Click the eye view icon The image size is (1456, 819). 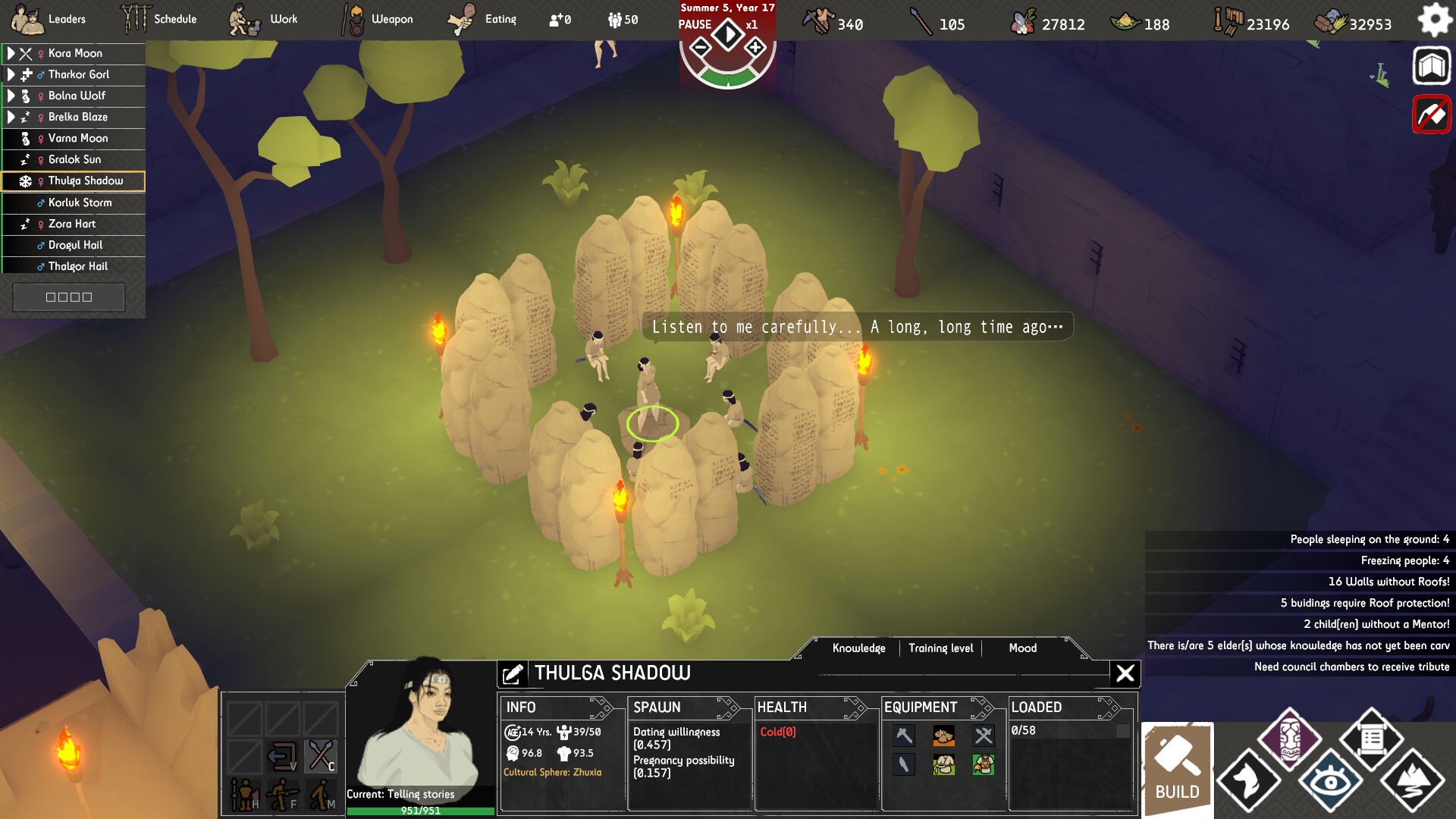(1331, 781)
